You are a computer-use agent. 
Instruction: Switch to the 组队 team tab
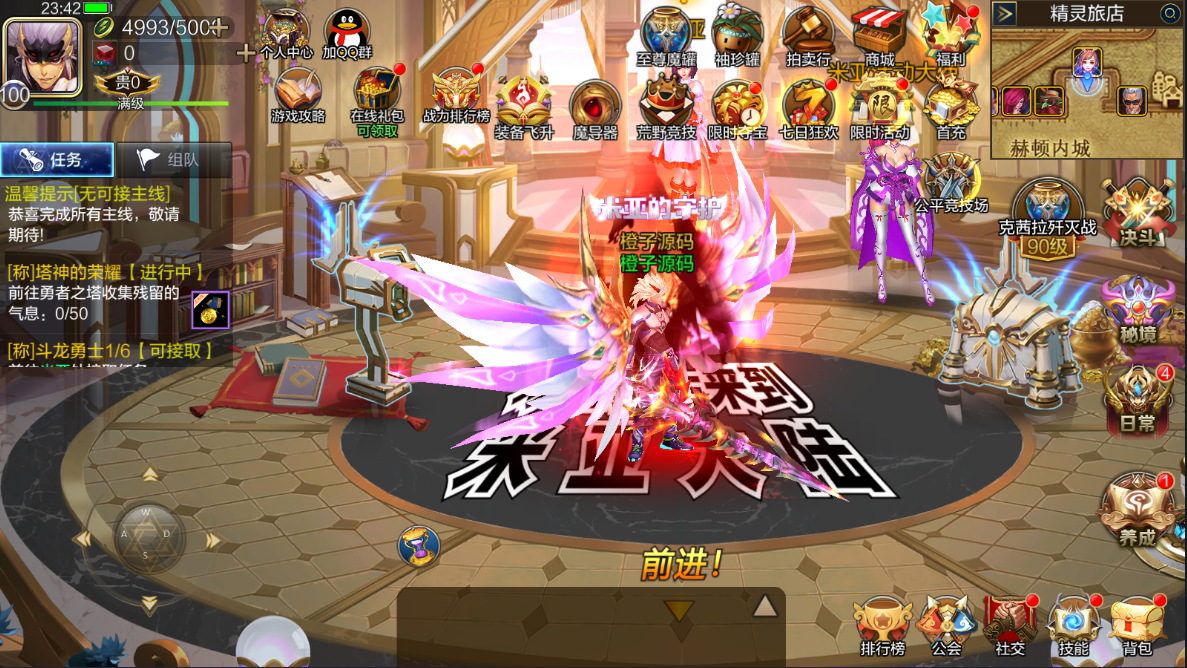coord(173,160)
